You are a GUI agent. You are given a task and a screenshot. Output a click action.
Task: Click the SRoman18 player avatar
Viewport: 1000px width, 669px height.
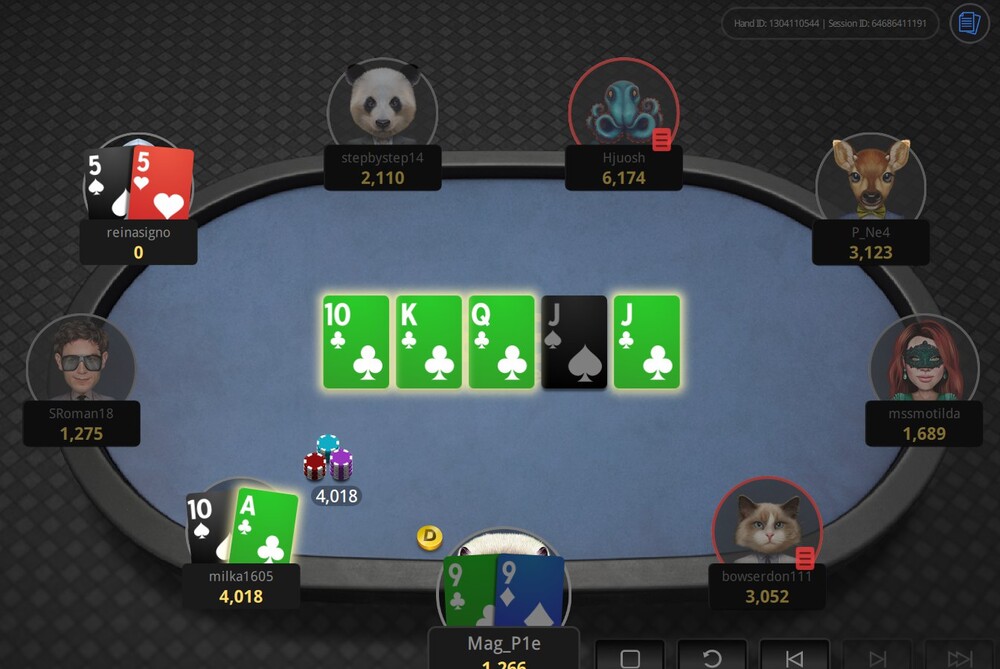click(80, 362)
